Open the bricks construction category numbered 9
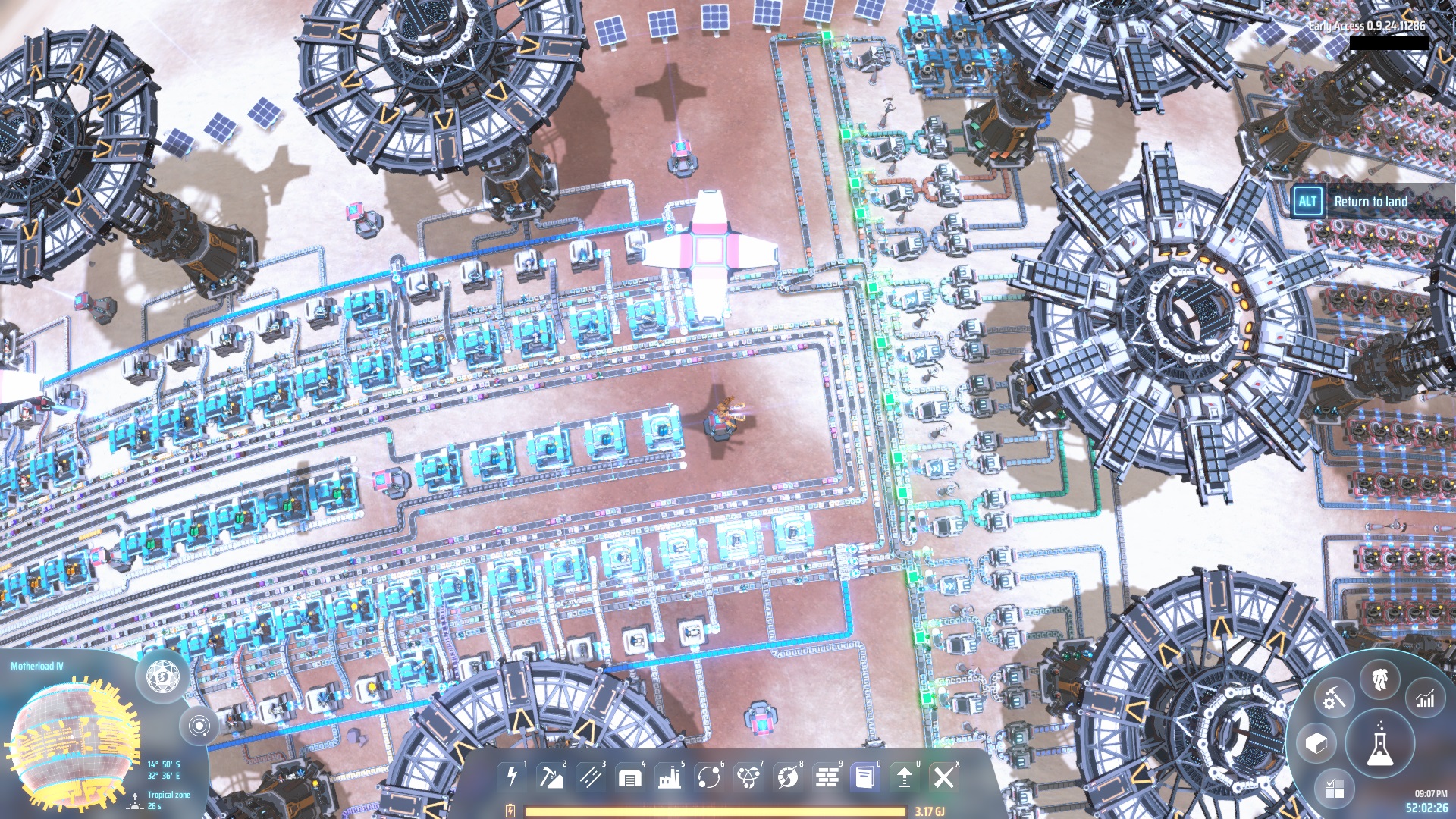 click(827, 777)
